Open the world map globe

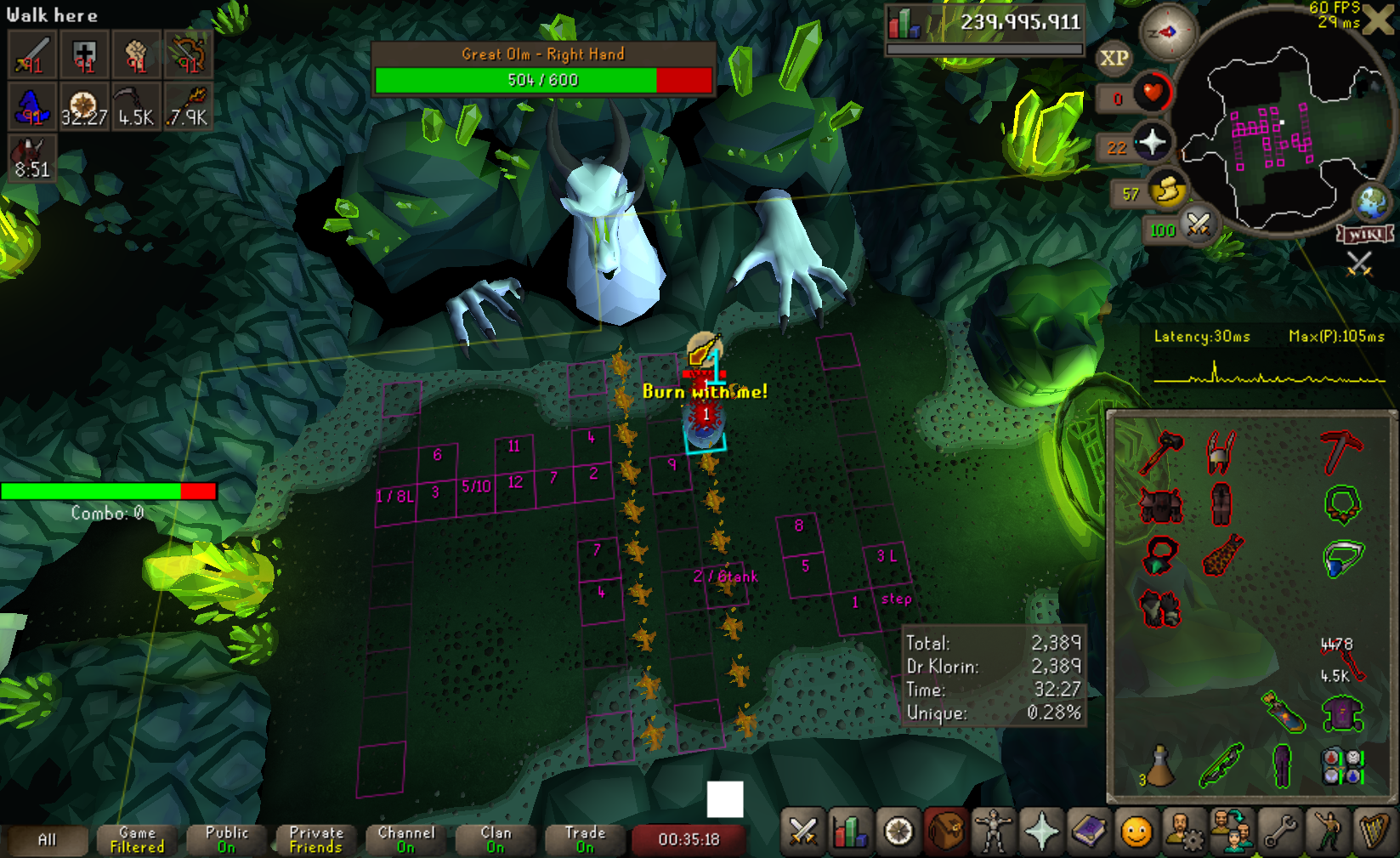click(x=1371, y=202)
